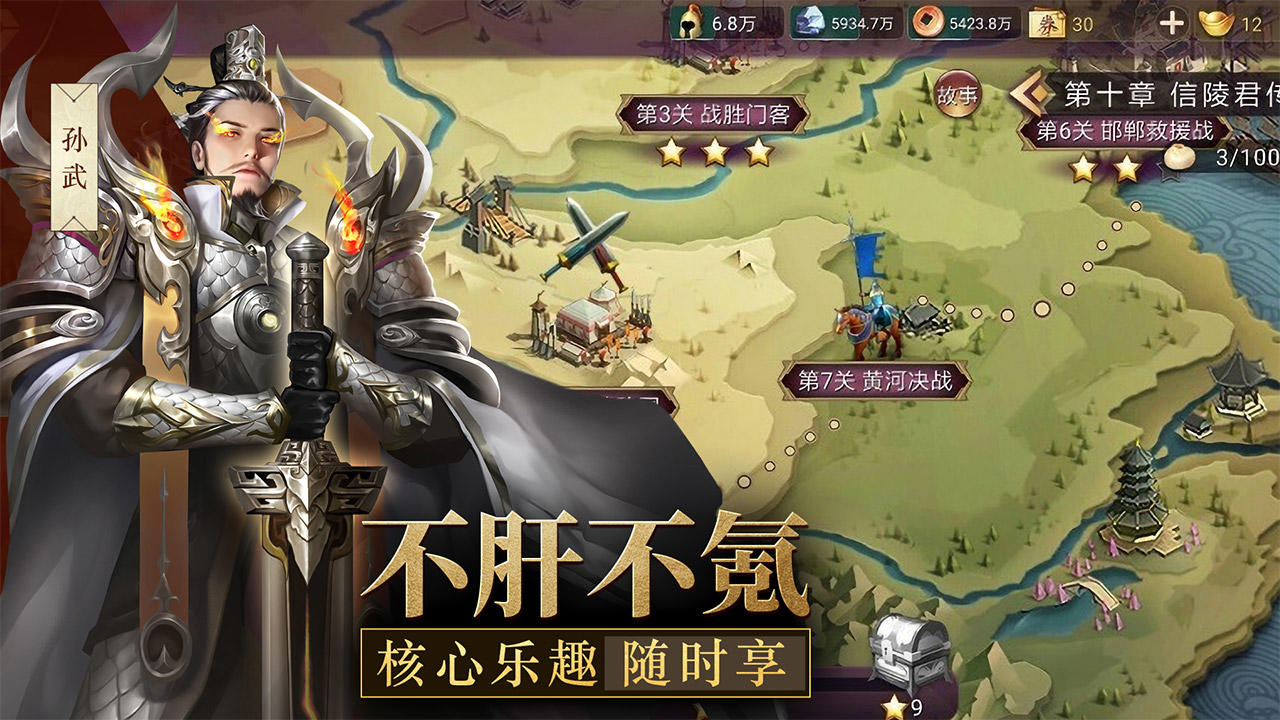This screenshot has height=720, width=1280.
Task: Click the copper coin currency icon
Action: click(930, 20)
